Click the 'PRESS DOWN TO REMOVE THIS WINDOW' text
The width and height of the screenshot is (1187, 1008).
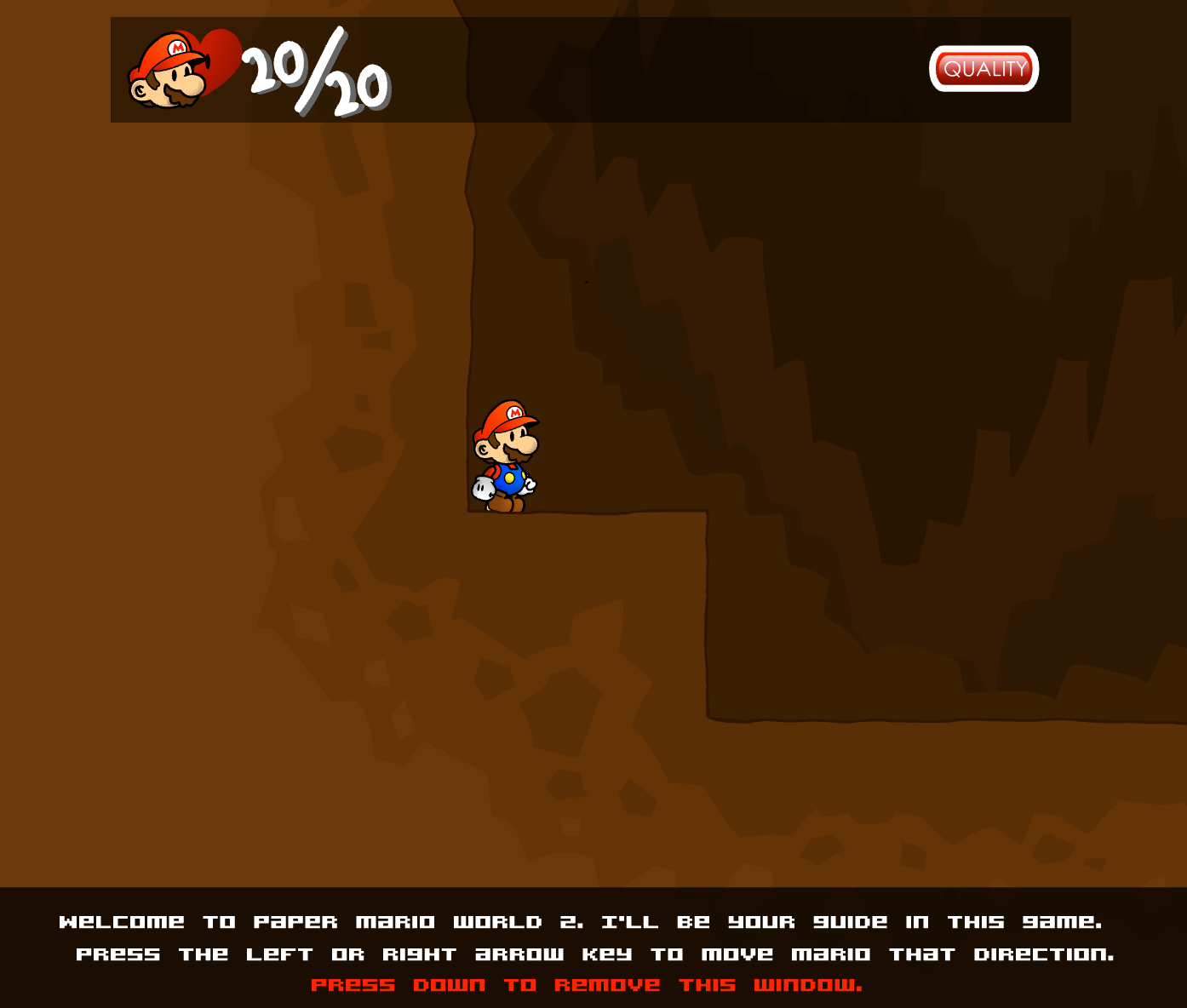click(587, 984)
